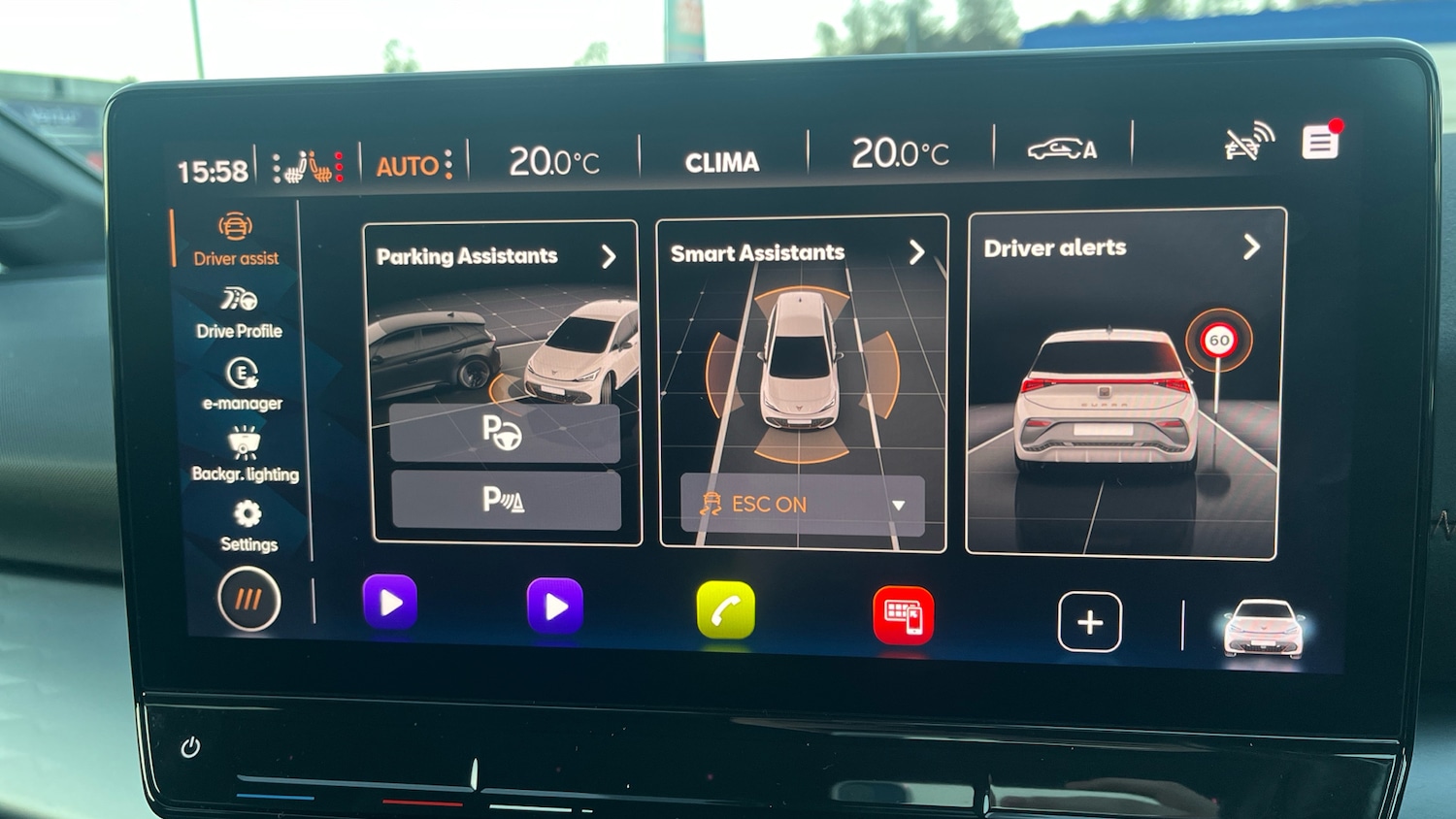Add a new app with the plus tile
This screenshot has height=819, width=1456.
(1090, 622)
